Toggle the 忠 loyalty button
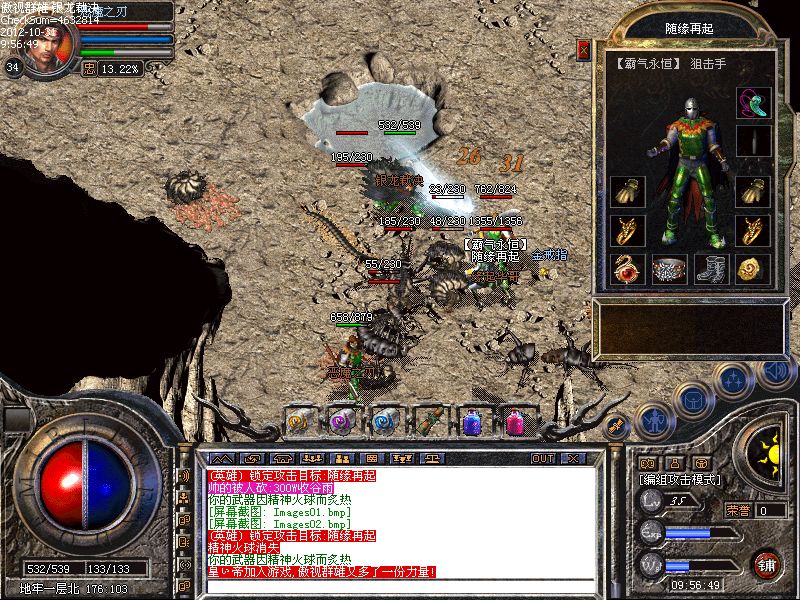800x600 pixels. click(x=88, y=69)
